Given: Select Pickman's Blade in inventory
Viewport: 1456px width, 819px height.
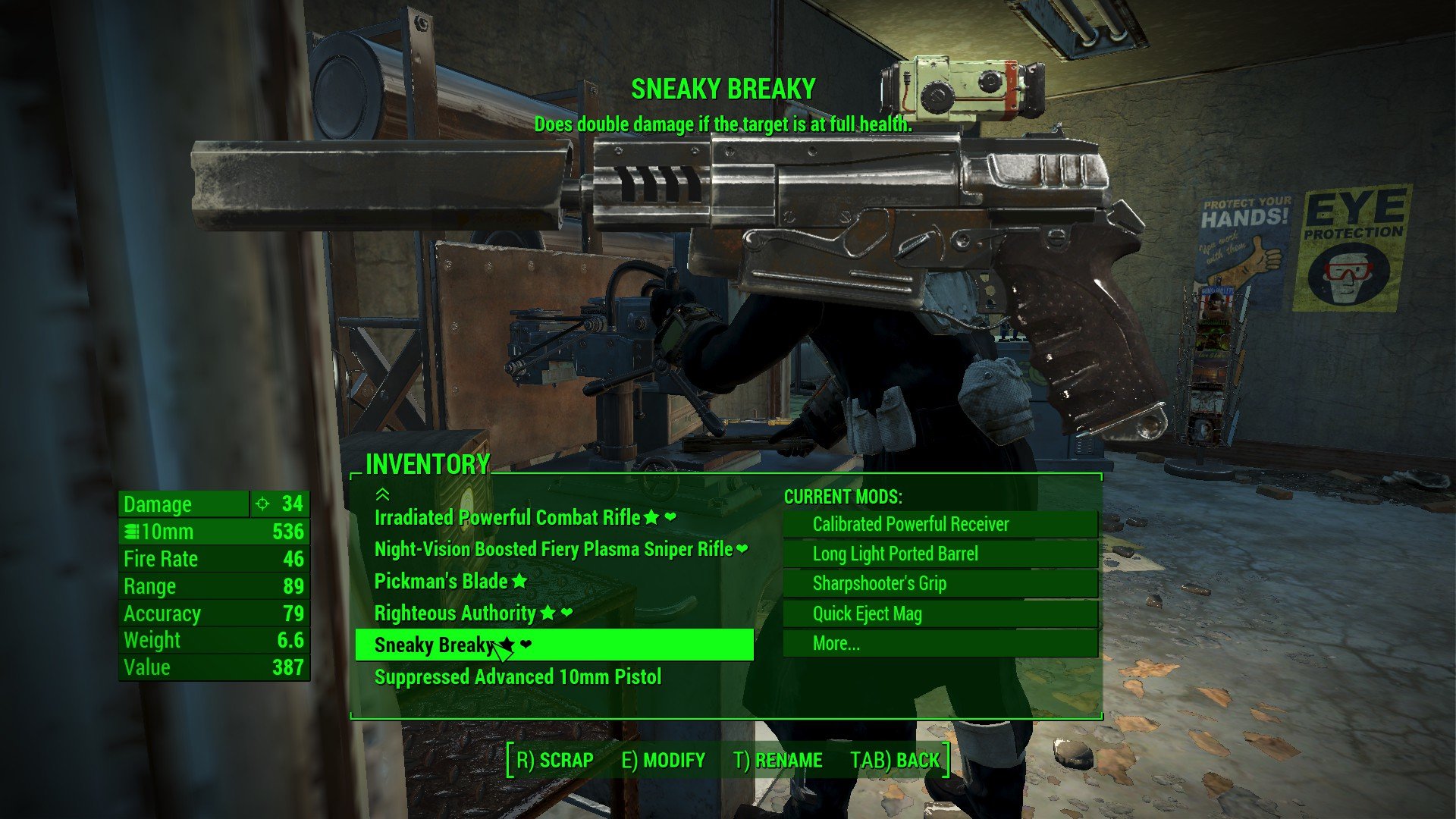Looking at the screenshot, I should (441, 582).
